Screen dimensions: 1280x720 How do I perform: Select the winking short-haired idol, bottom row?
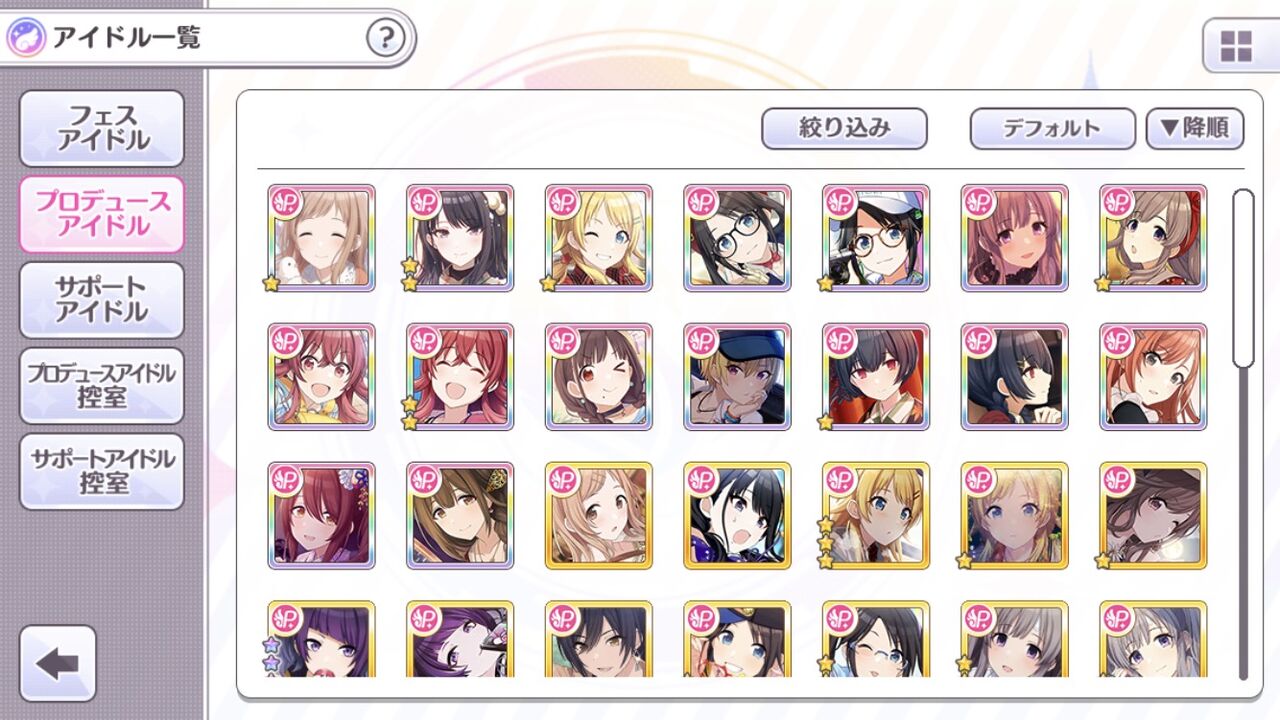[874, 654]
